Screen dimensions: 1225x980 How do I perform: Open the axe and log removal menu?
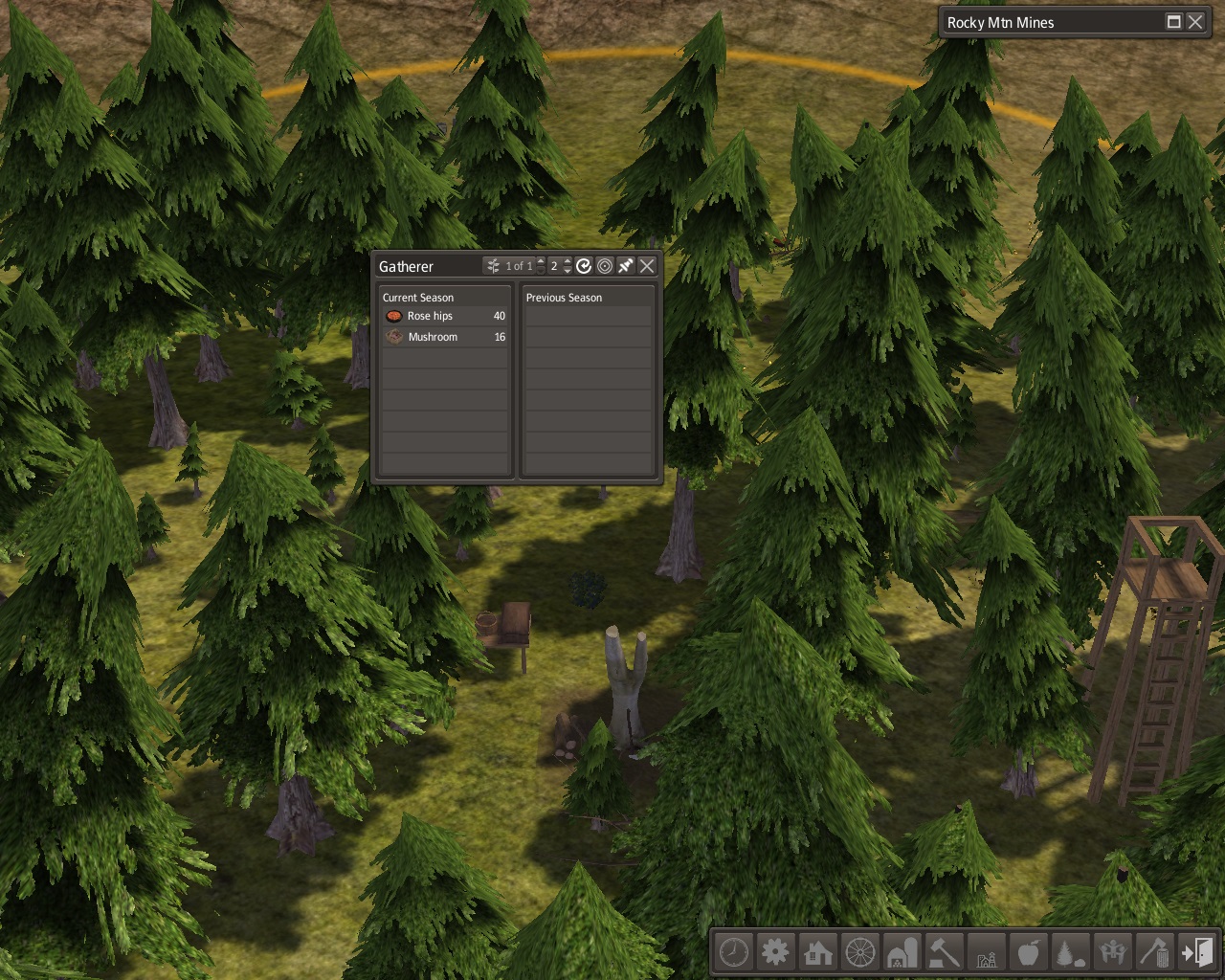(x=1155, y=953)
